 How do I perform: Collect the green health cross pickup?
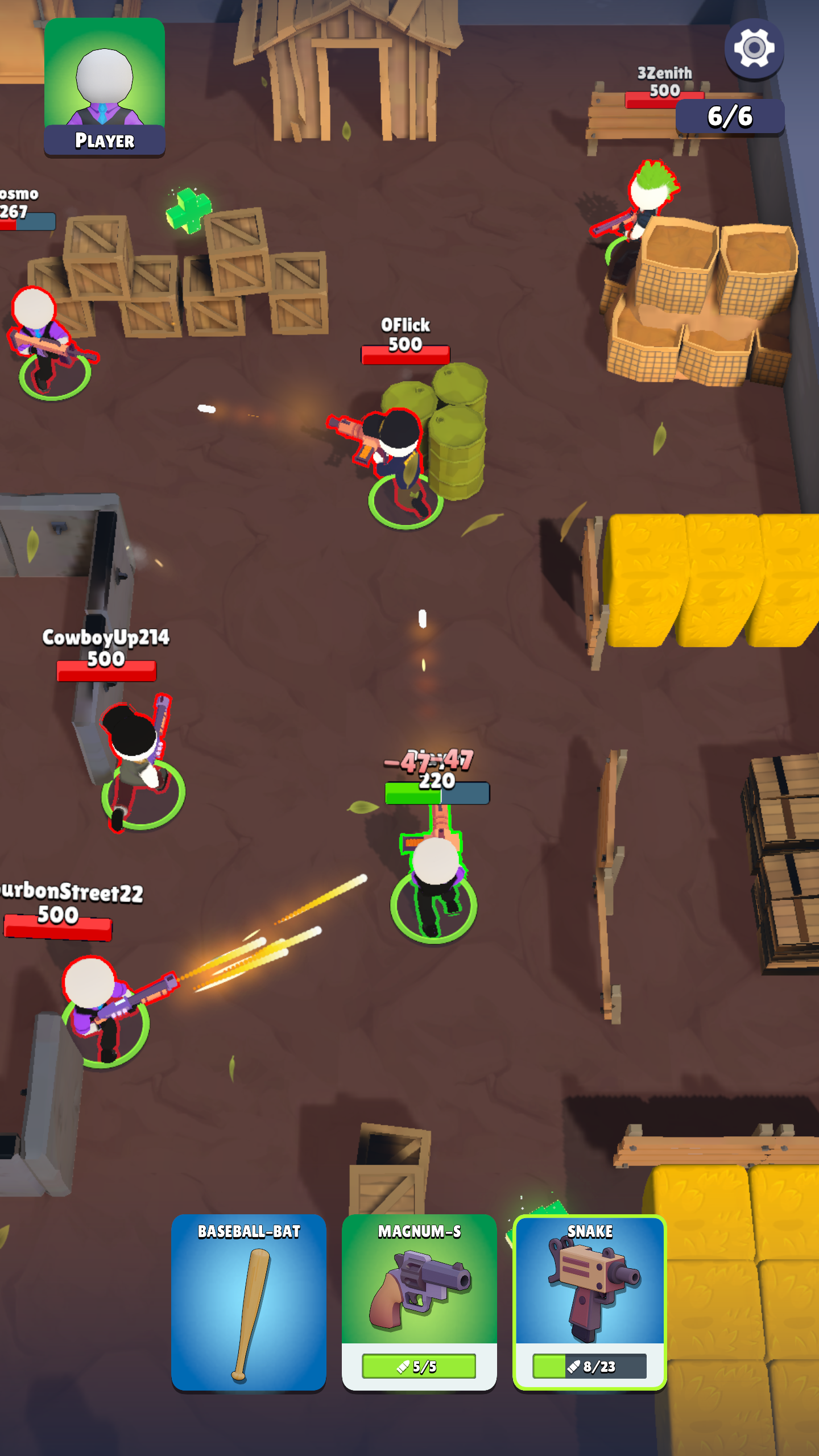point(188,210)
